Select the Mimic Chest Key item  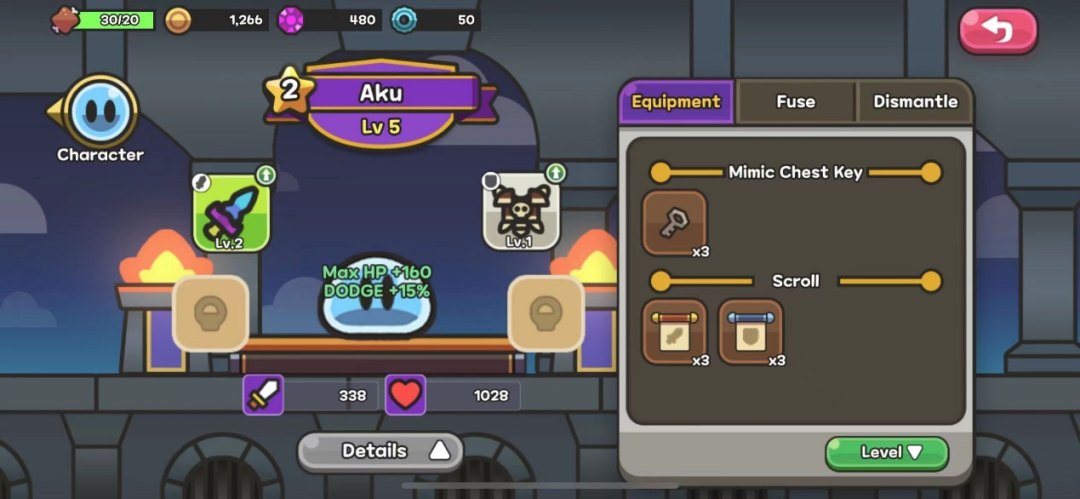pos(674,223)
